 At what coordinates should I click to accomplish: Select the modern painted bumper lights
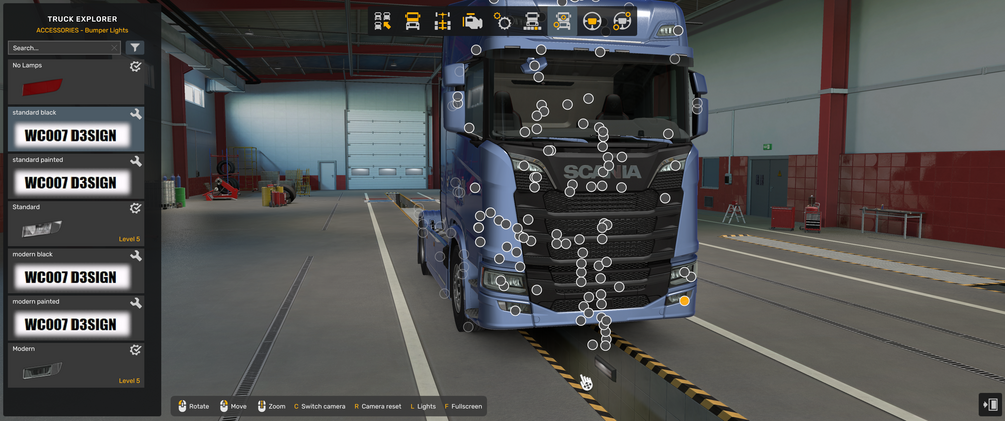(x=76, y=318)
